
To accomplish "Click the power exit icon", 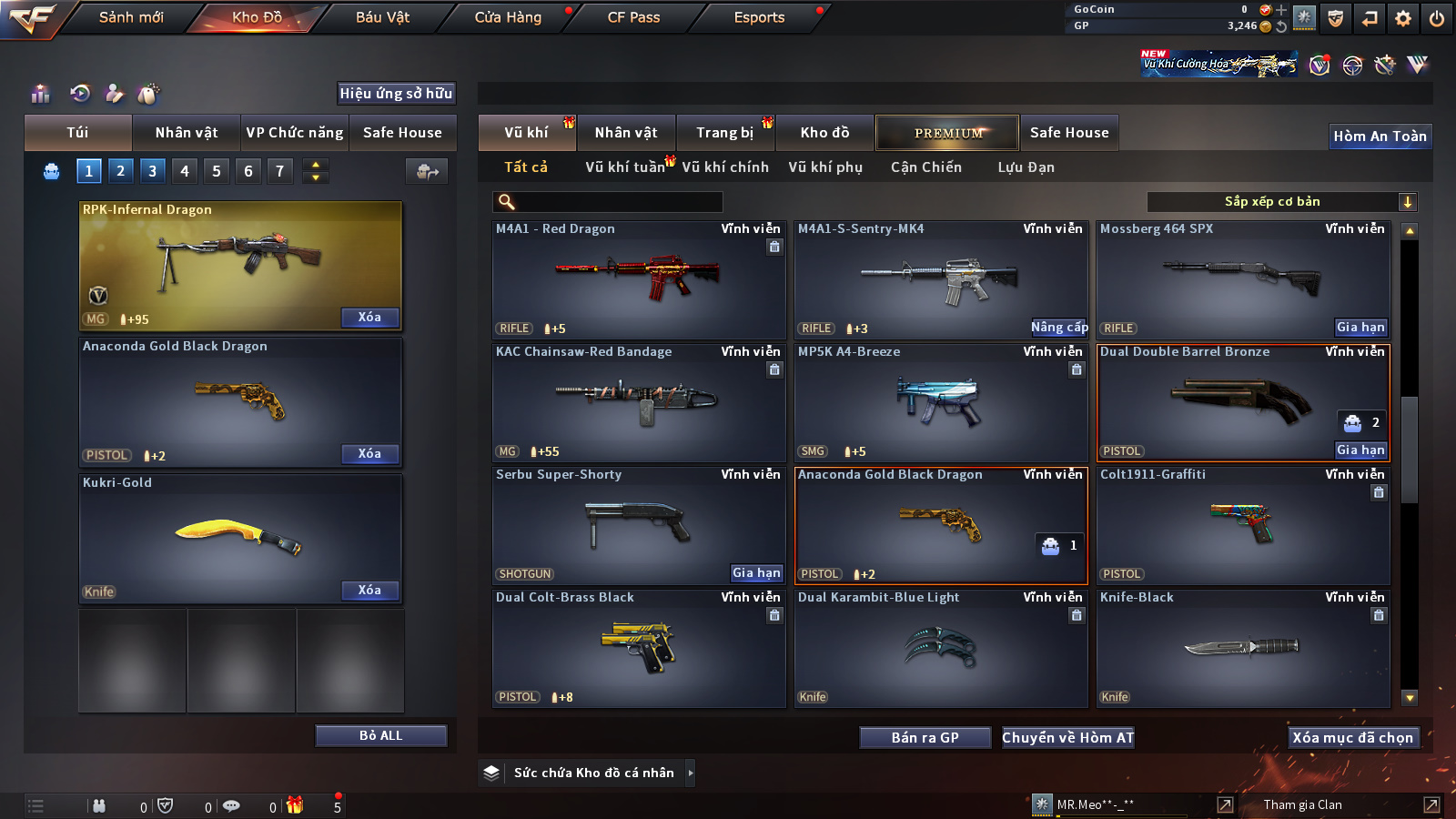I will [x=1437, y=18].
